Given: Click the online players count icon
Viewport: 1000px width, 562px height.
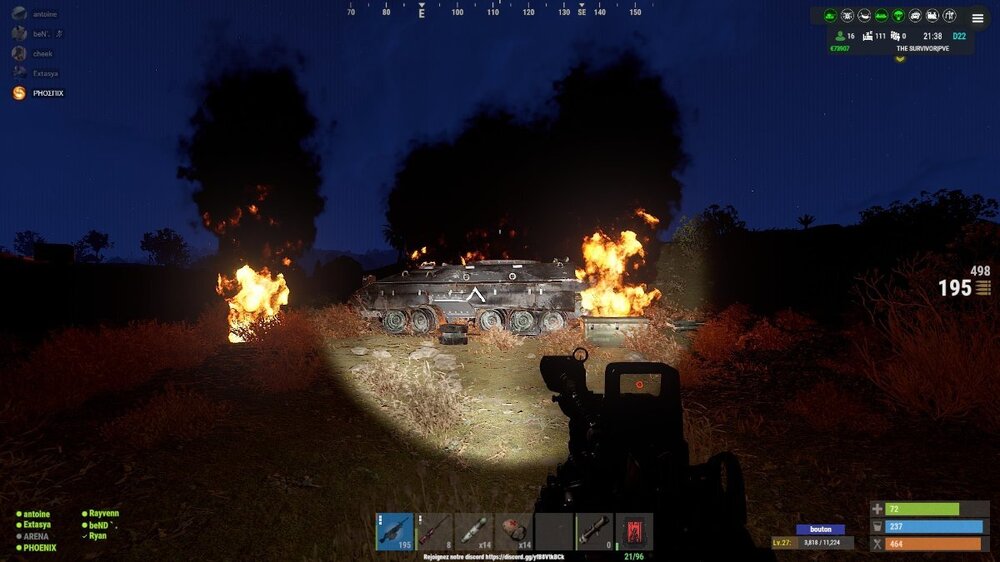Looking at the screenshot, I should pyautogui.click(x=840, y=36).
